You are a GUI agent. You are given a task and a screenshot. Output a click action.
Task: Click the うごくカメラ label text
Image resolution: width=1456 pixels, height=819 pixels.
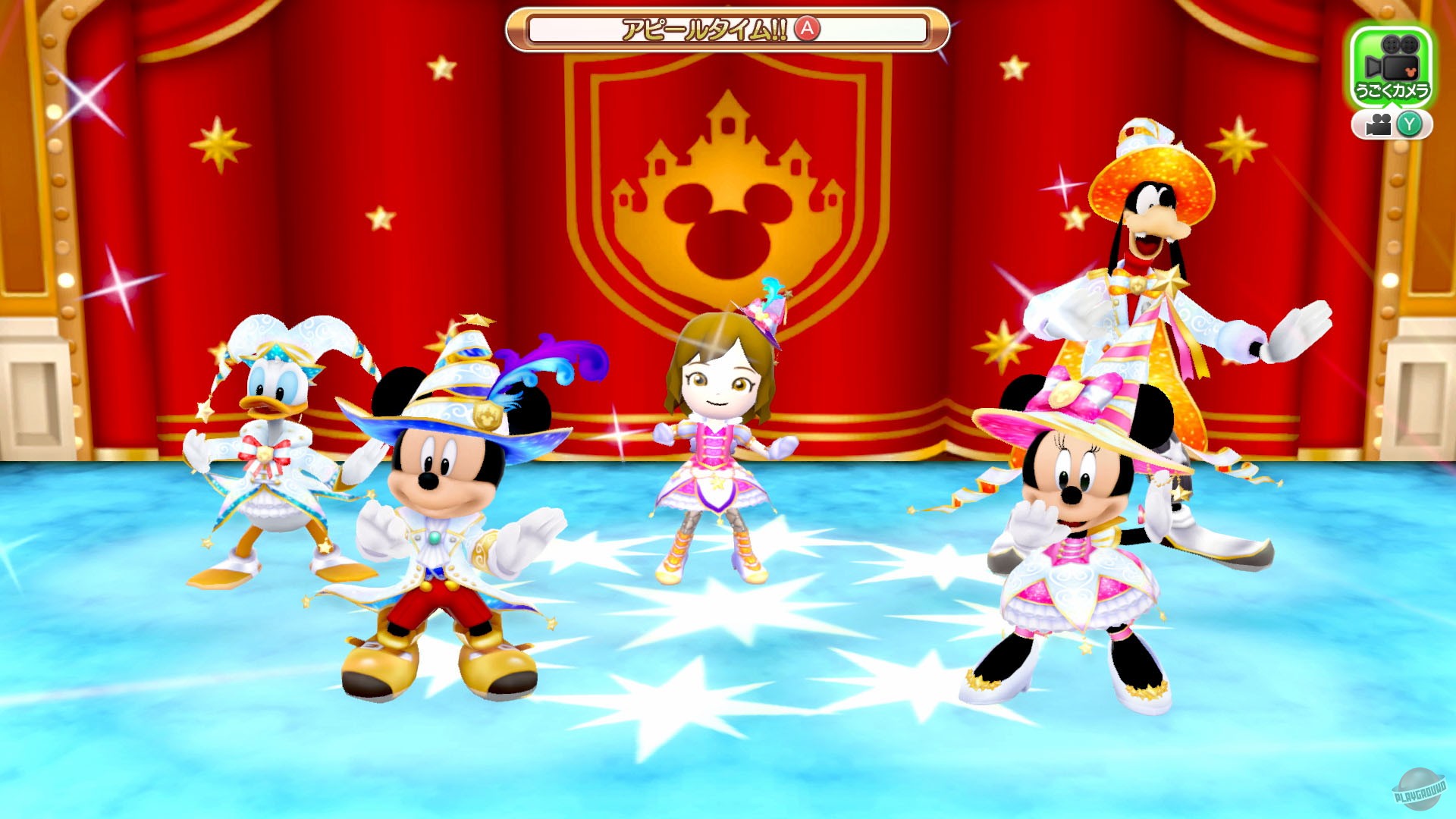pyautogui.click(x=1394, y=89)
